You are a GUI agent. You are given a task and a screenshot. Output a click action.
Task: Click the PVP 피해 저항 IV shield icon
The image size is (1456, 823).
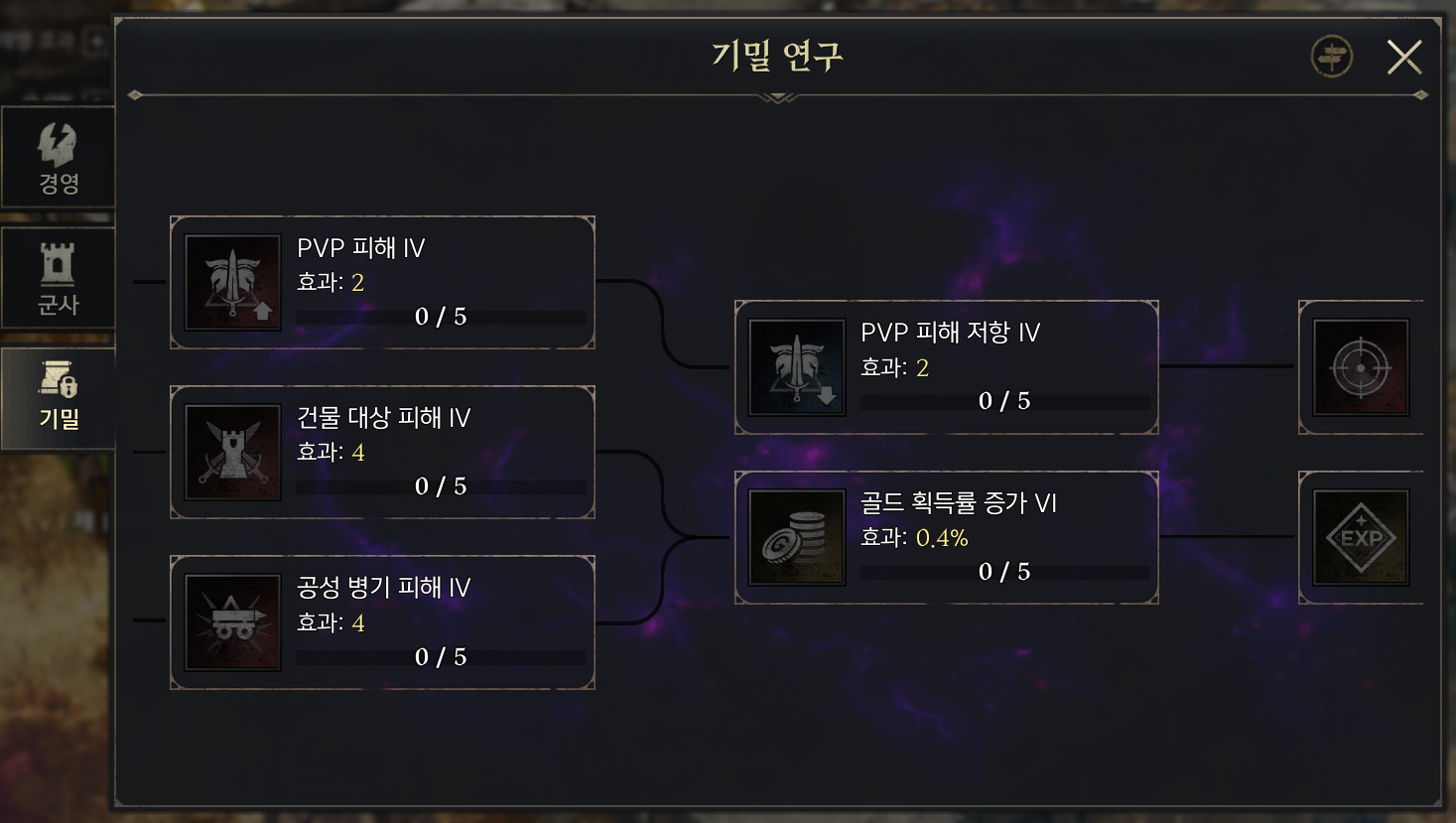(x=796, y=366)
